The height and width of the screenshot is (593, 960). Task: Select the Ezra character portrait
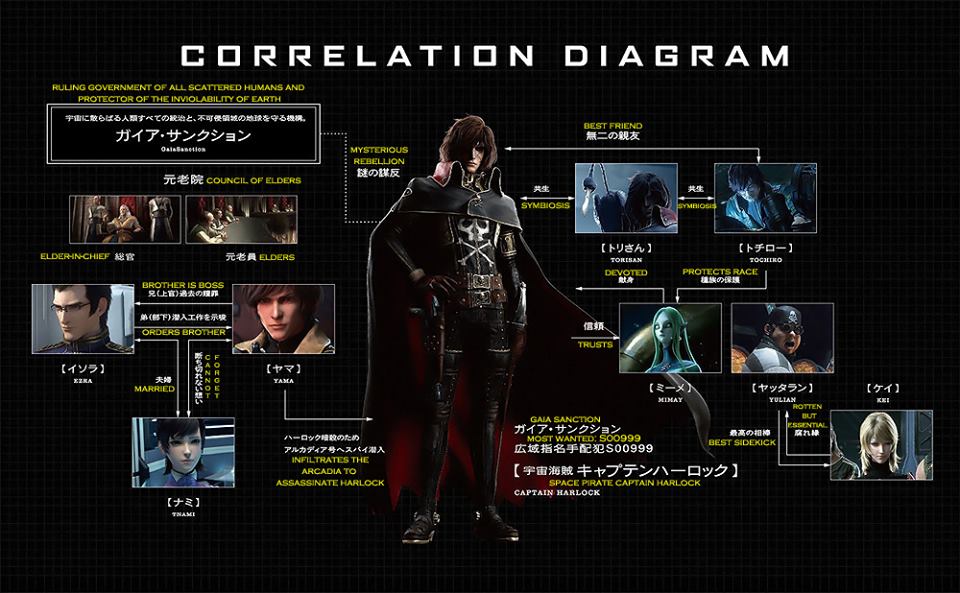tap(83, 319)
